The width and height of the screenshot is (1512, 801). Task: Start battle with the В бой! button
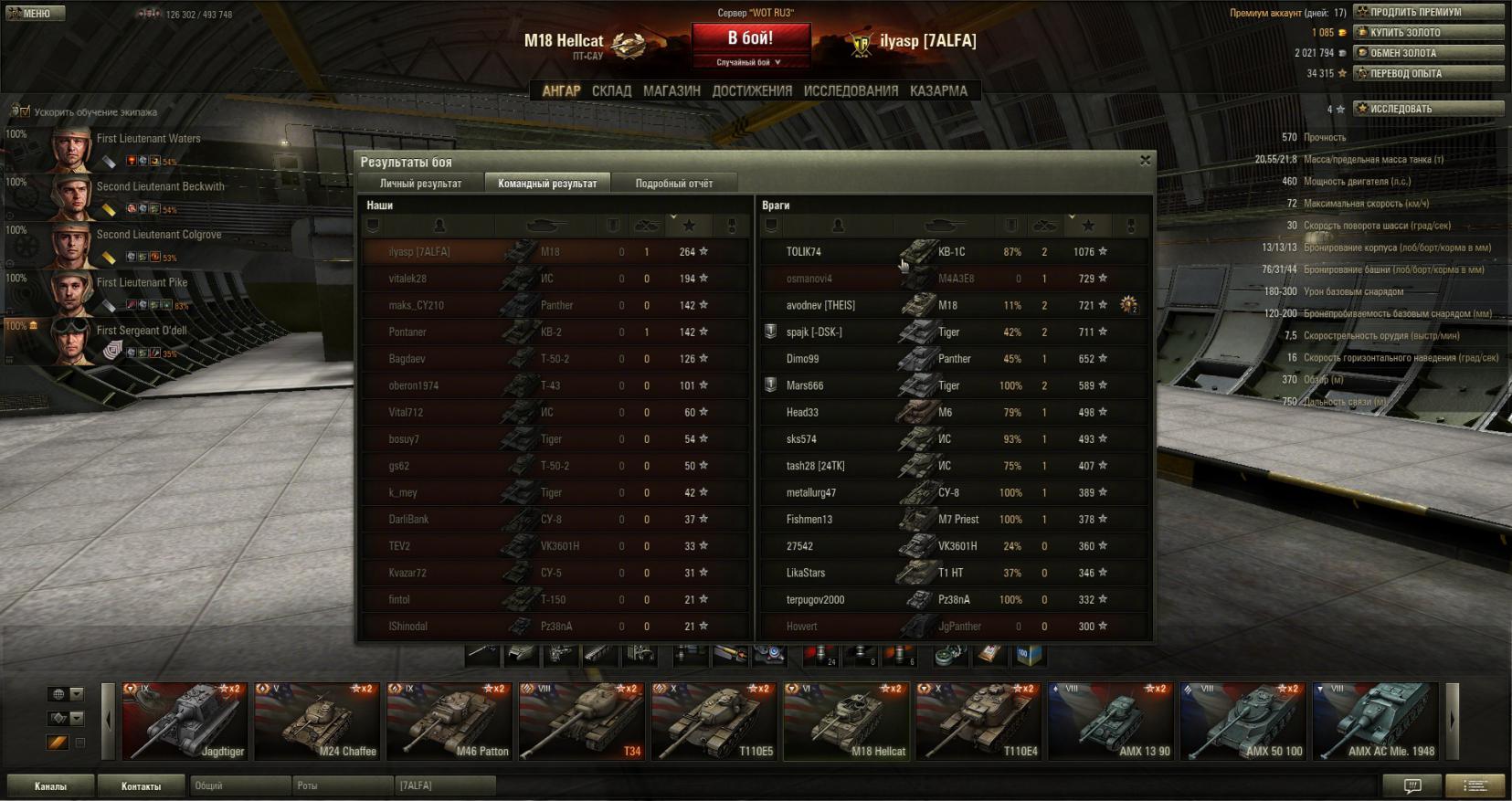pyautogui.click(x=750, y=39)
